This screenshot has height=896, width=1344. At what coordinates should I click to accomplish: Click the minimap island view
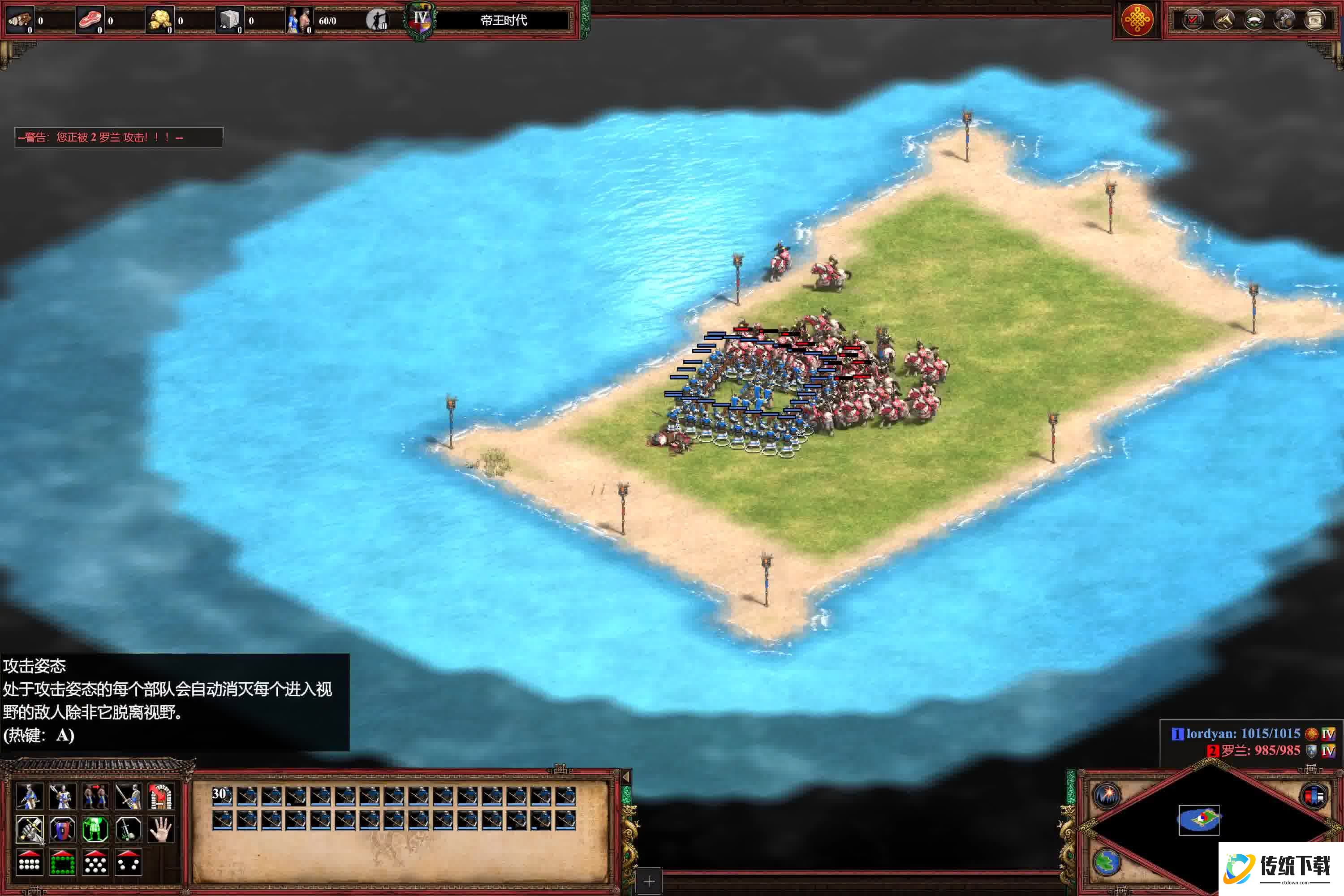click(1199, 819)
